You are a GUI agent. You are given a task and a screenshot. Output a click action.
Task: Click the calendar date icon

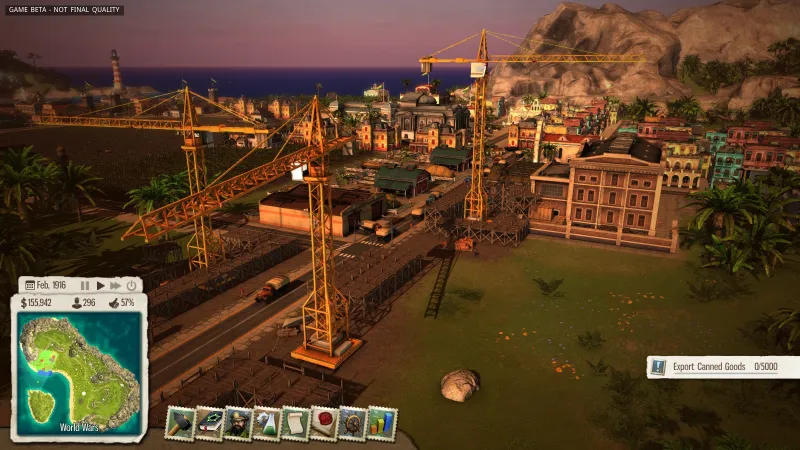(x=30, y=285)
